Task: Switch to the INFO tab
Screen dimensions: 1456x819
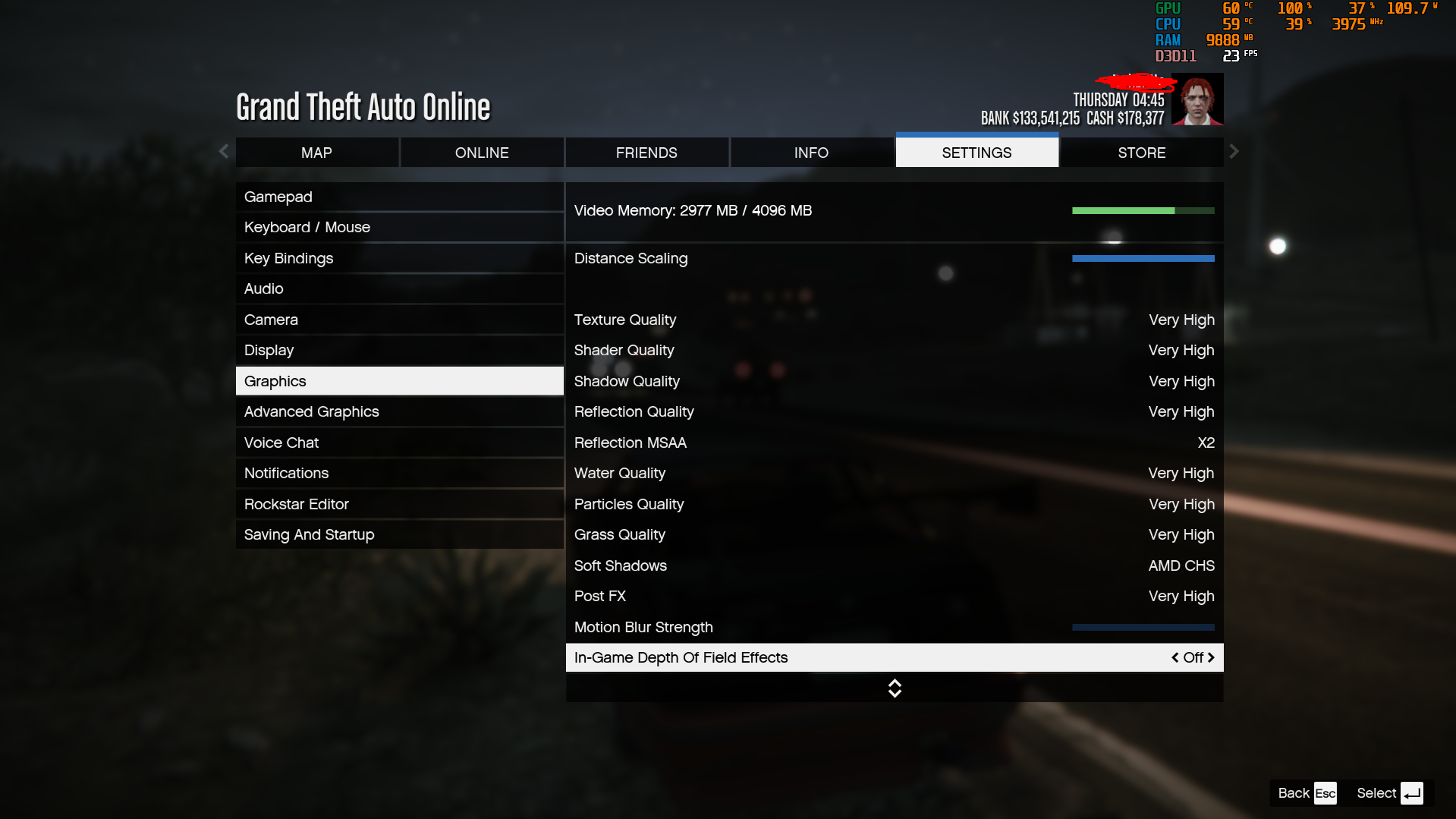Action: coord(810,152)
